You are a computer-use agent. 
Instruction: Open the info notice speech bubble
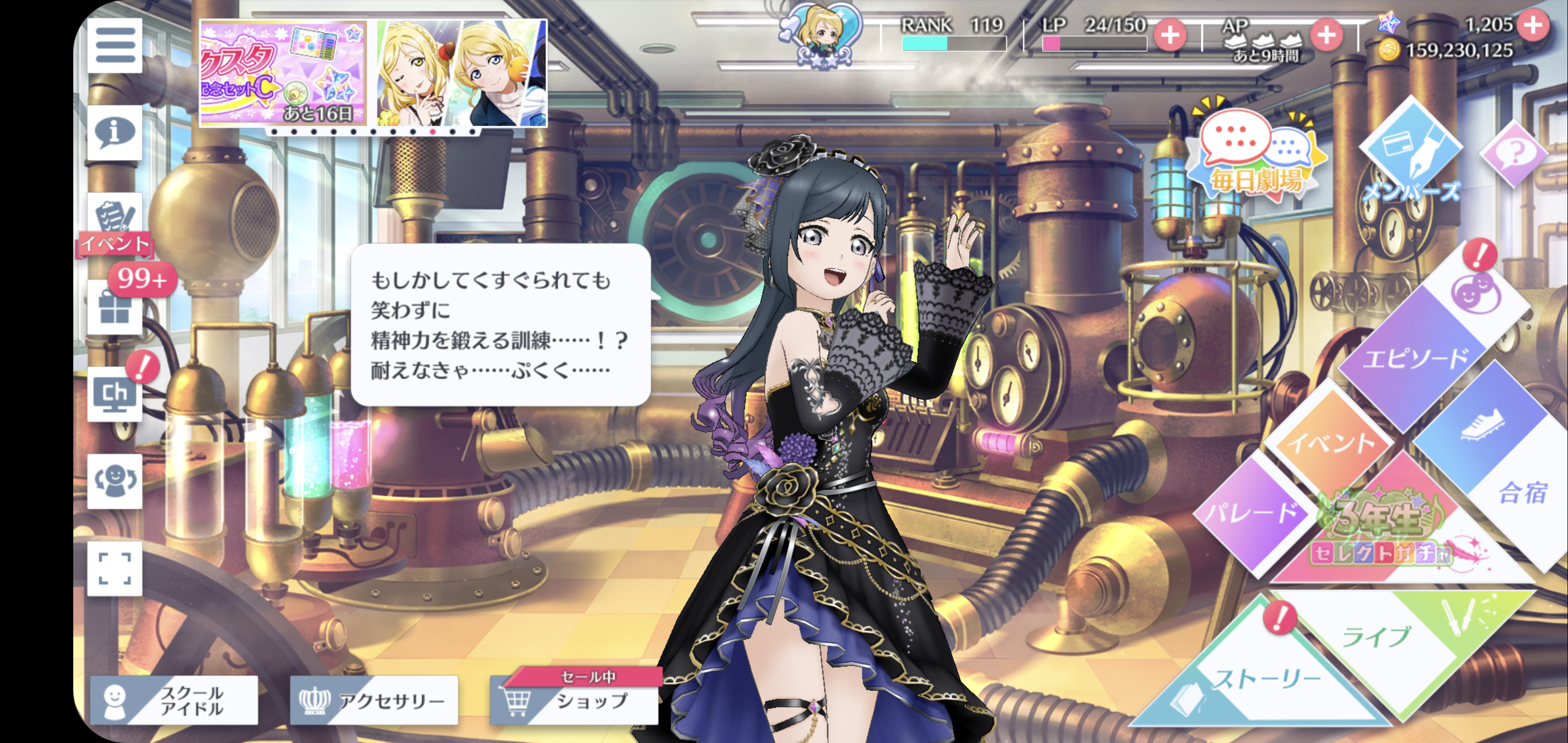[115, 132]
